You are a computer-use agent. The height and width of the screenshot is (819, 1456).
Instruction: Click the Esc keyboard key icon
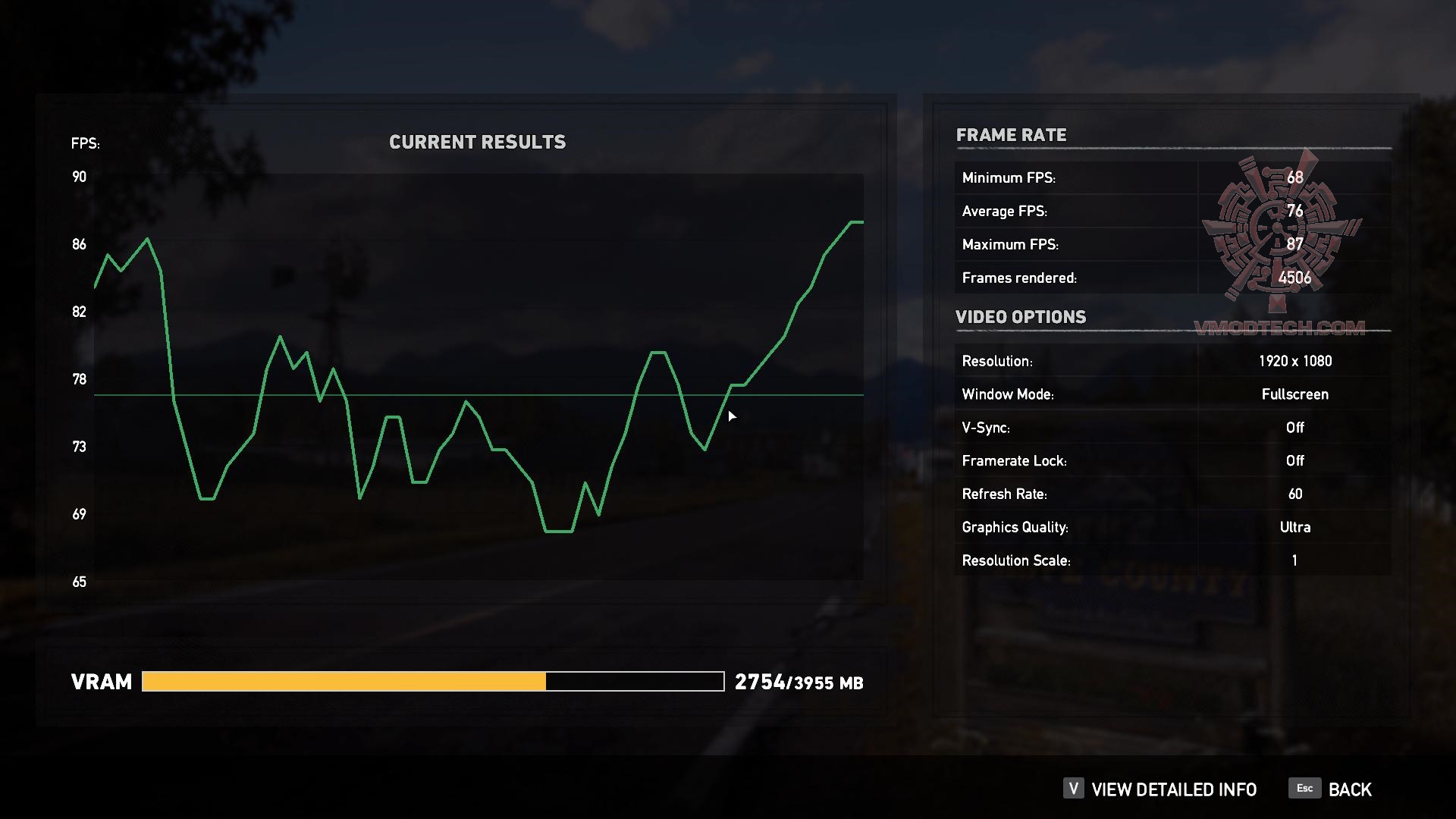(x=1304, y=789)
